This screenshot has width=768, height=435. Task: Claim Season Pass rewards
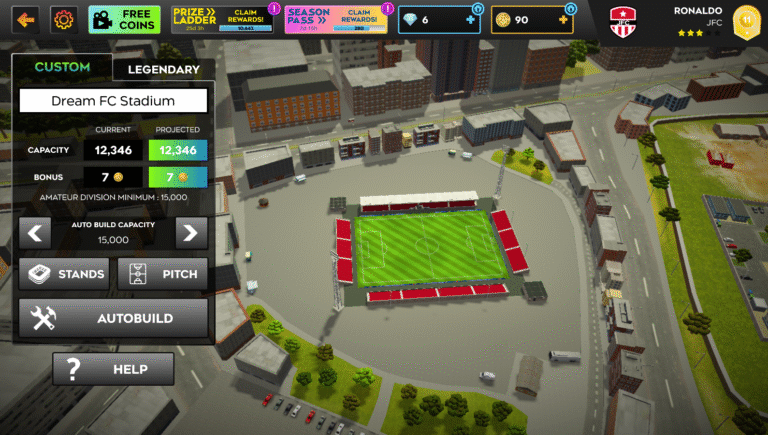(x=335, y=19)
